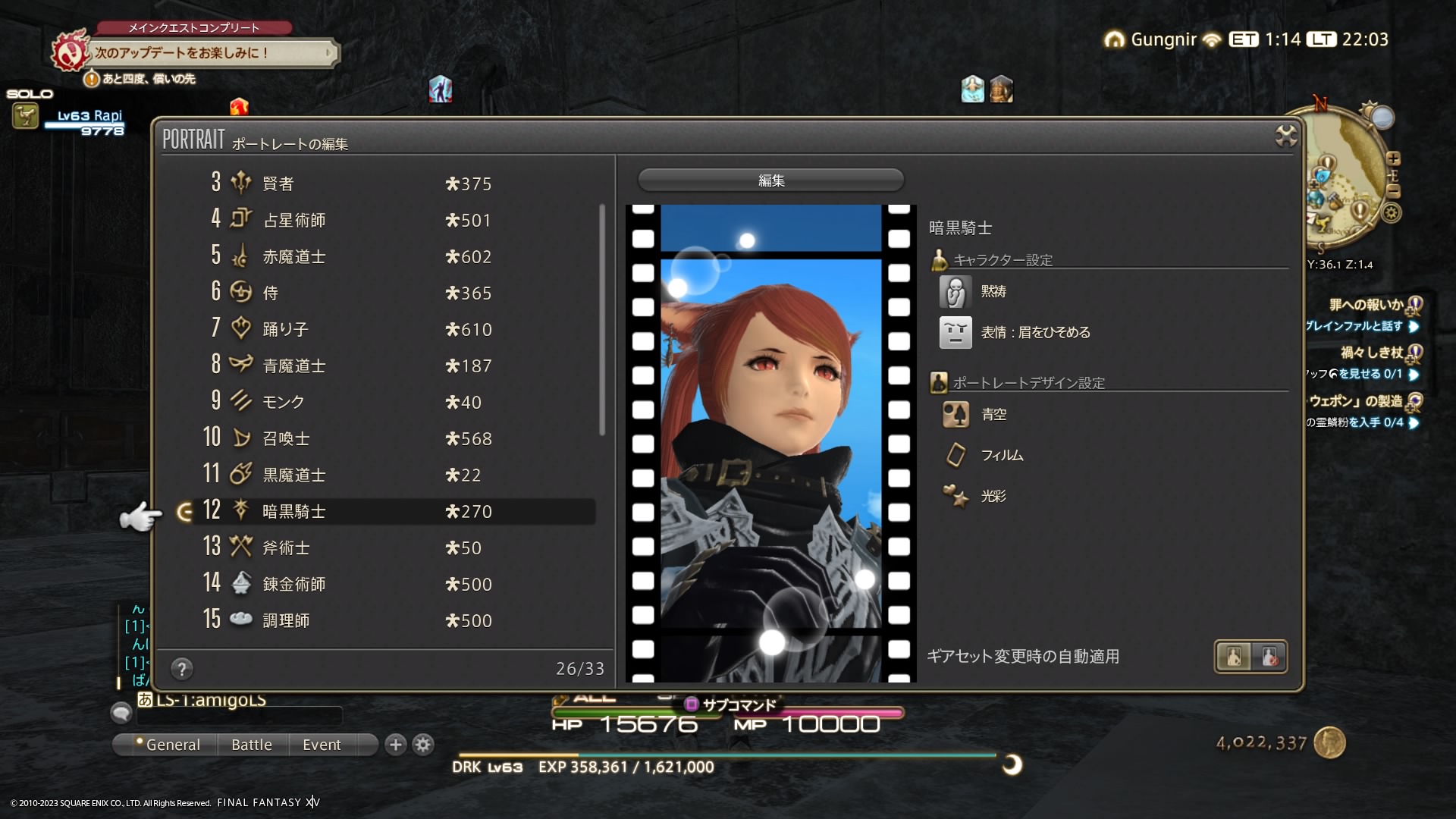Click the minimap zoom-in plus button
Viewport: 1456px width, 819px height.
pos(1393,158)
